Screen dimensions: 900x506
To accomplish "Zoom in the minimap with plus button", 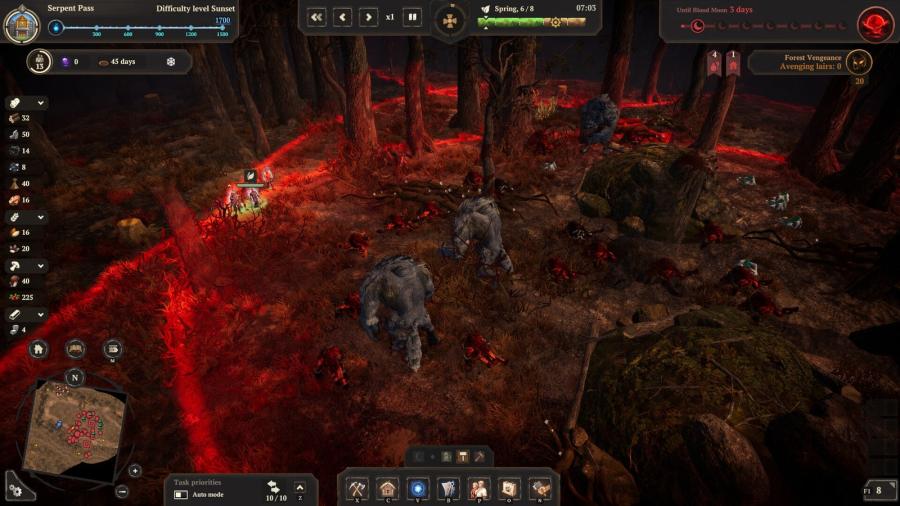I will click(135, 470).
